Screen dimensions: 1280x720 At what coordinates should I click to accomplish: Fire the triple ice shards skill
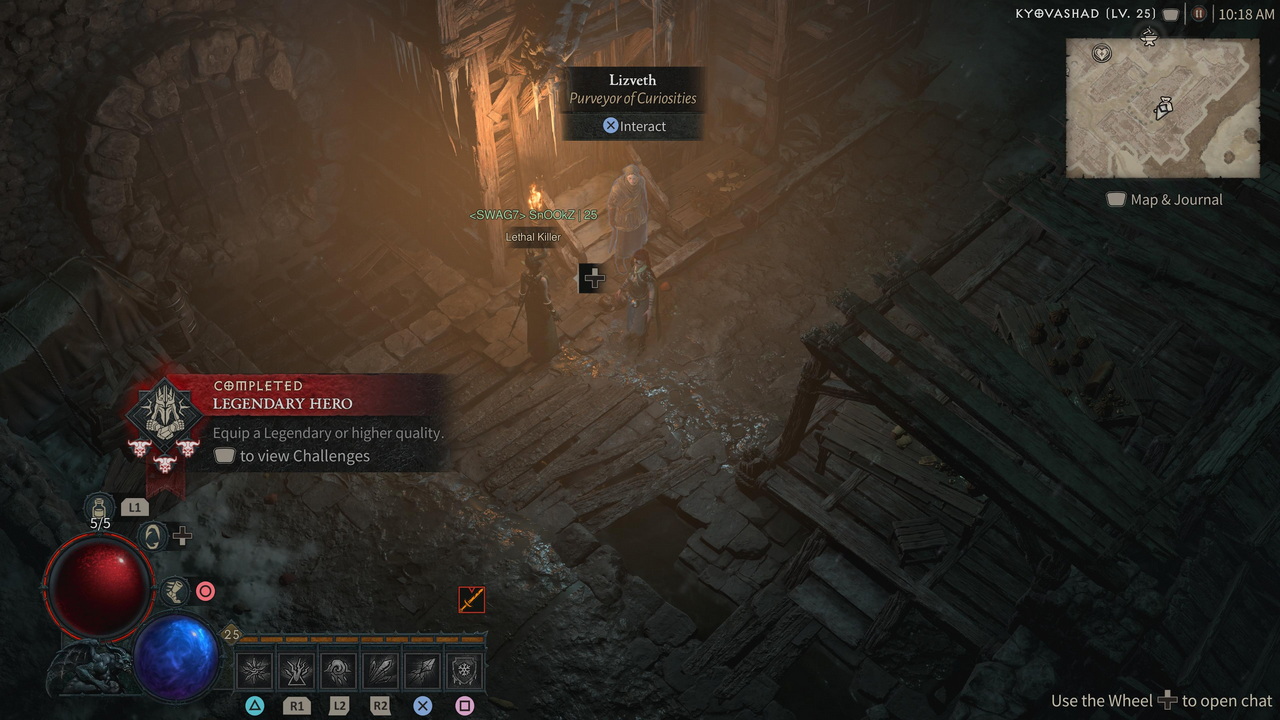380,670
